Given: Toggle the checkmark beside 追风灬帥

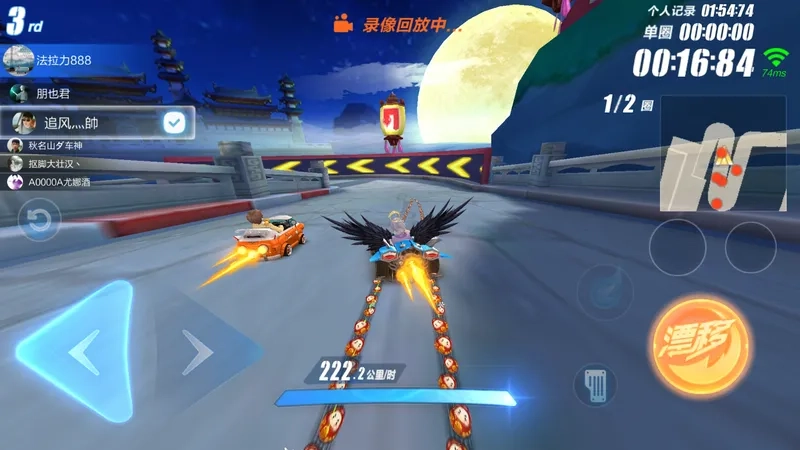Looking at the screenshot, I should [175, 123].
